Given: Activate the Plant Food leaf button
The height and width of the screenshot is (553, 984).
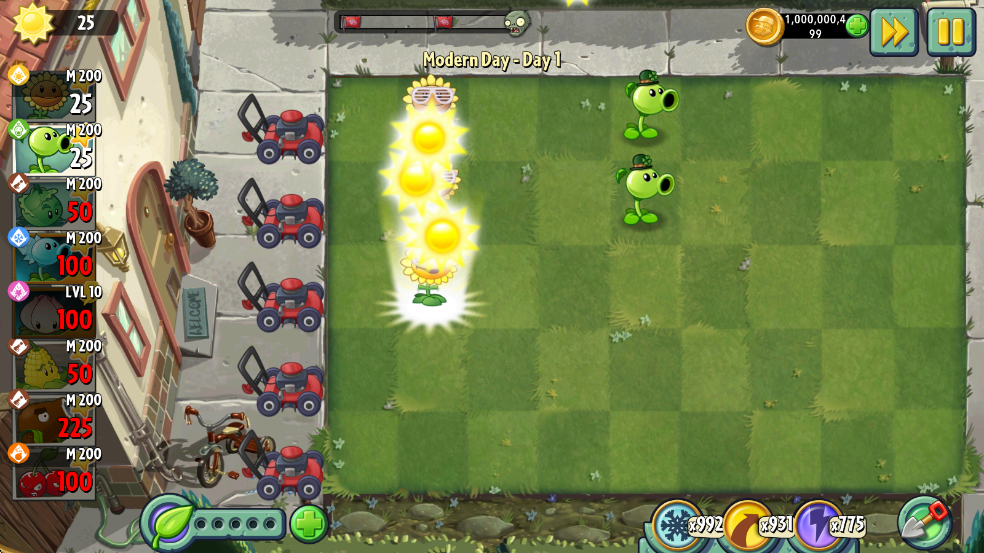Looking at the screenshot, I should point(168,523).
